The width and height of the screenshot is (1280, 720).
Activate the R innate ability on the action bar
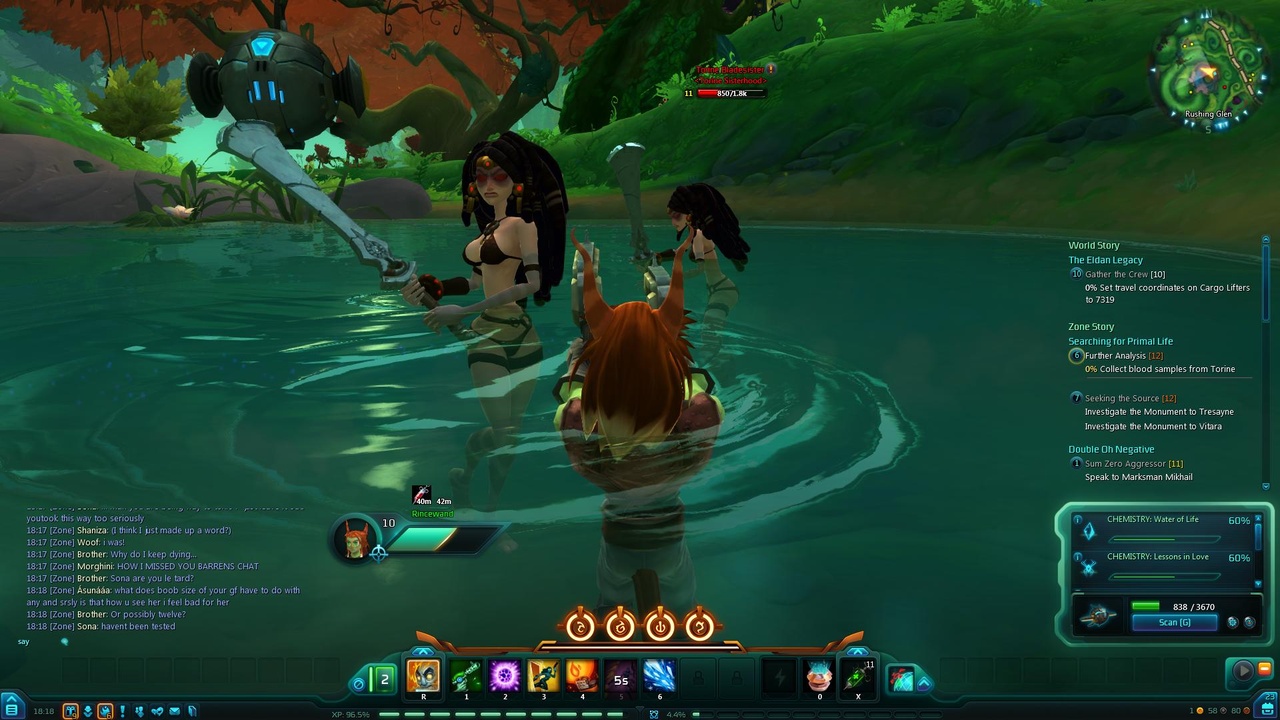point(424,678)
